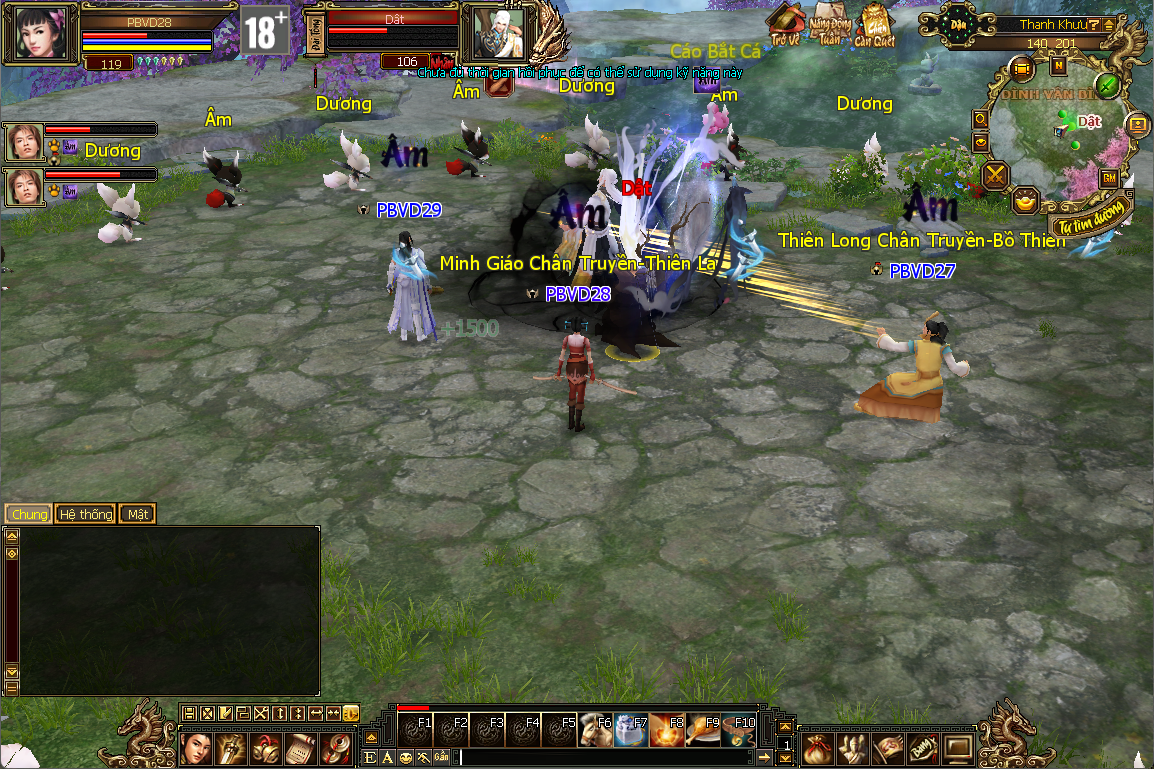Use the horse mount in F6 slot
Image resolution: width=1154 pixels, height=769 pixels.
[x=597, y=731]
